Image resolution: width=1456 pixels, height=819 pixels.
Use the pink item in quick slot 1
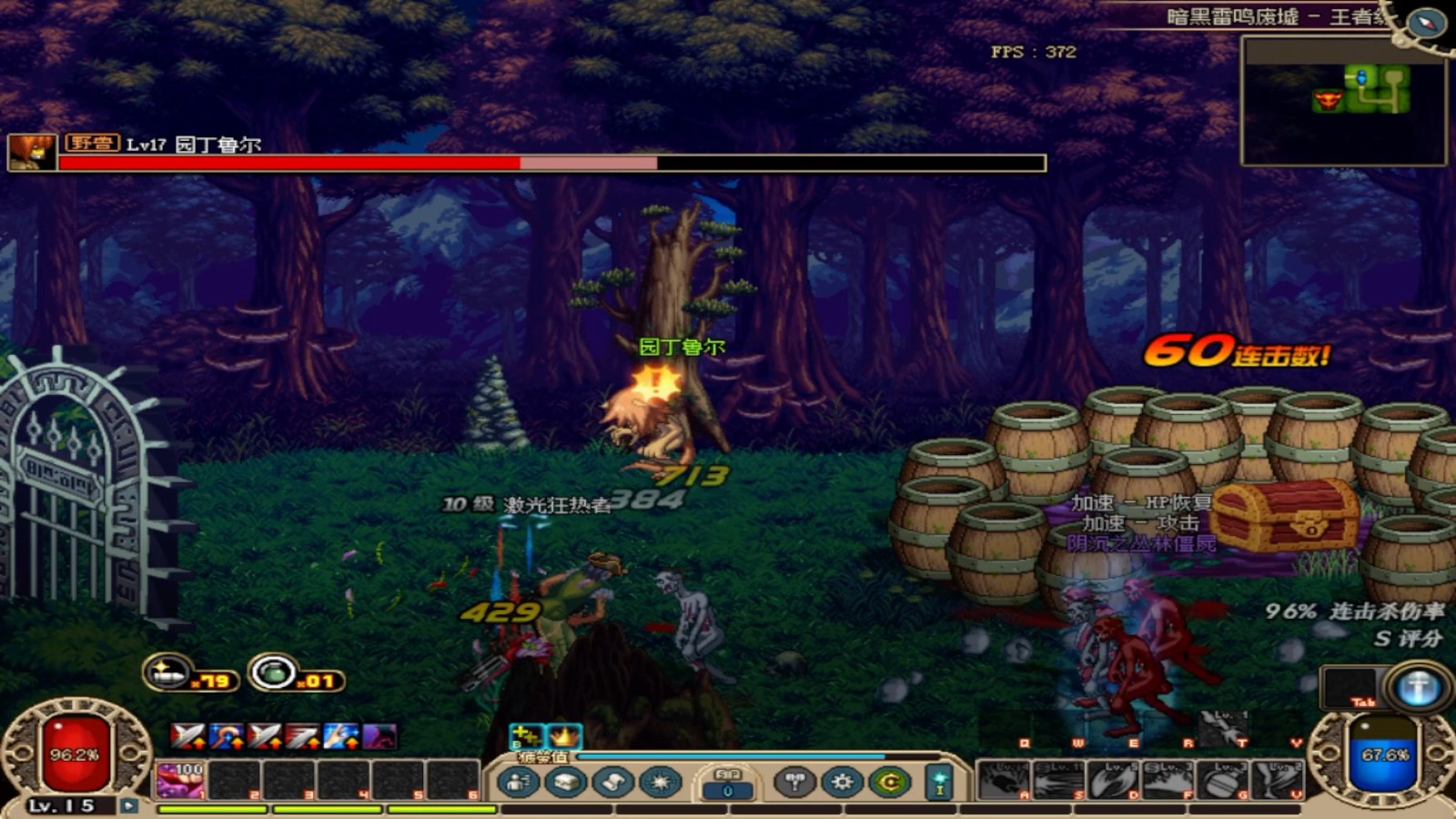(x=180, y=781)
